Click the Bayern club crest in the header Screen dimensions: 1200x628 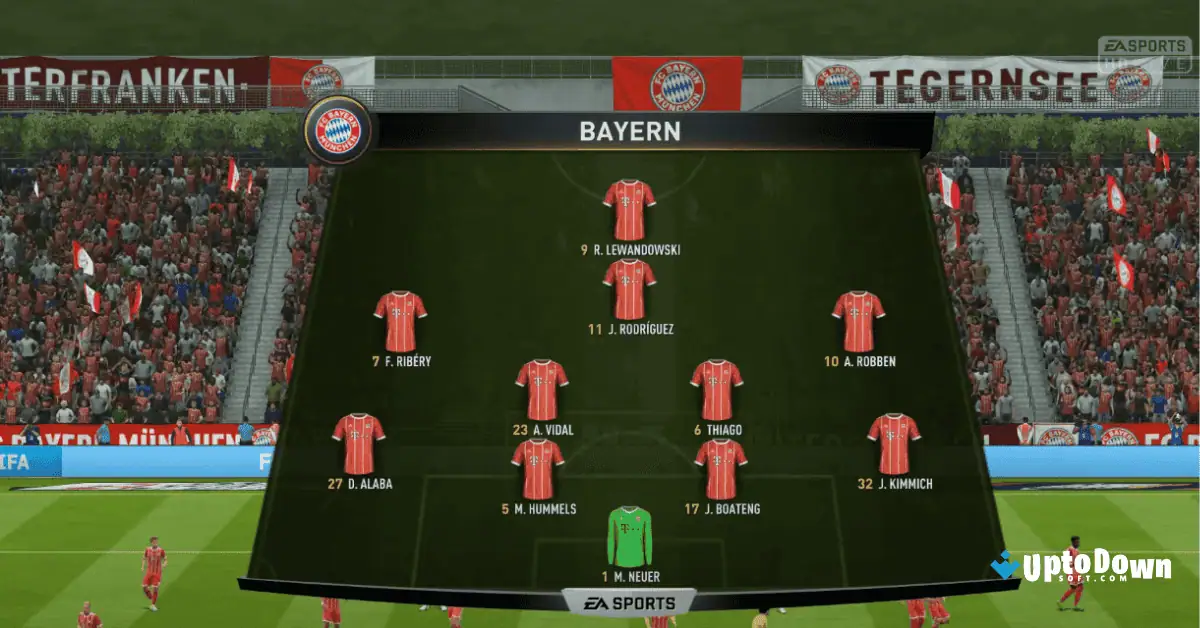pyautogui.click(x=338, y=130)
